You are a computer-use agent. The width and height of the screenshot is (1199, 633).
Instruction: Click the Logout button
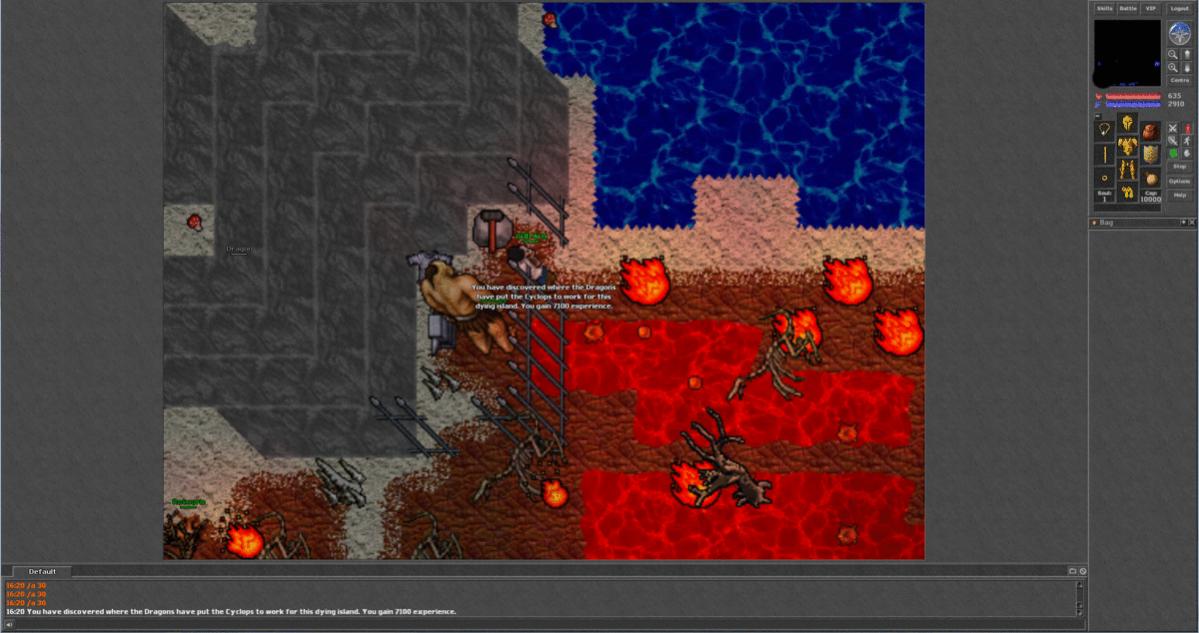click(x=1180, y=9)
